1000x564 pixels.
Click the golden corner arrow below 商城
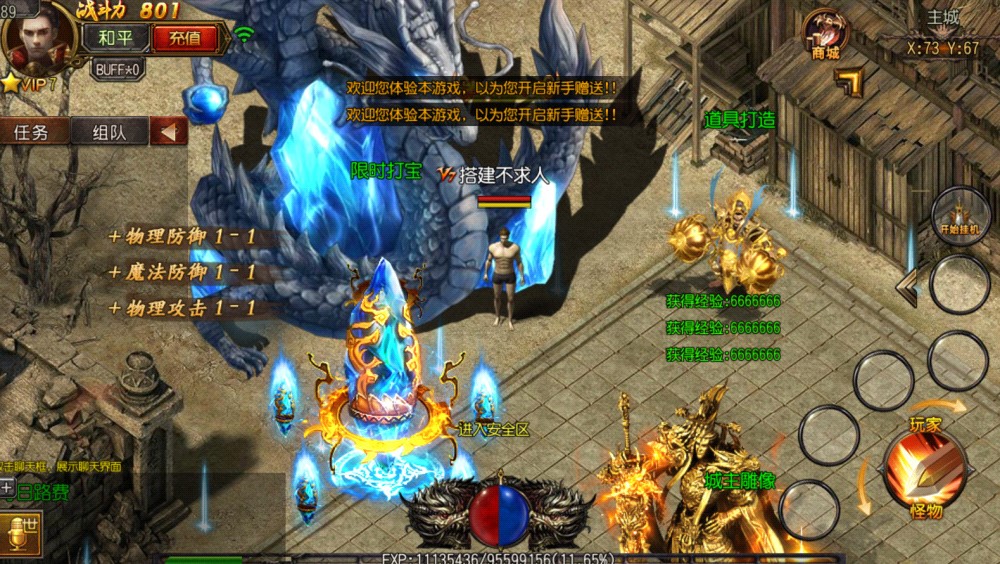tap(849, 83)
